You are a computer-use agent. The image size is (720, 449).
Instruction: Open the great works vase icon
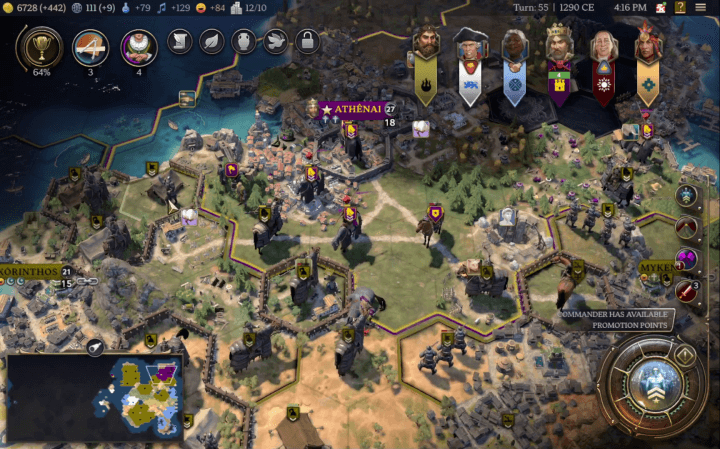[244, 42]
